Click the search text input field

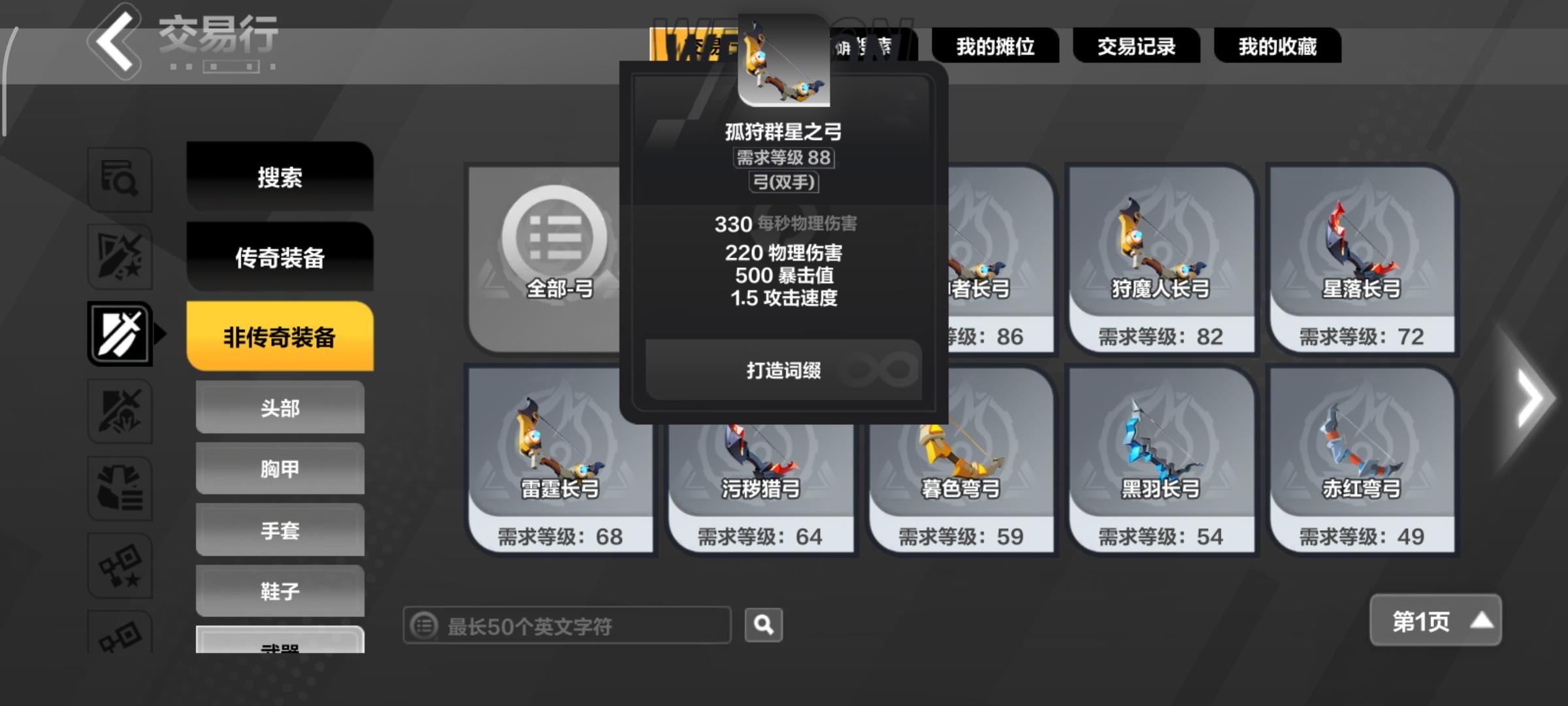pyautogui.click(x=568, y=625)
